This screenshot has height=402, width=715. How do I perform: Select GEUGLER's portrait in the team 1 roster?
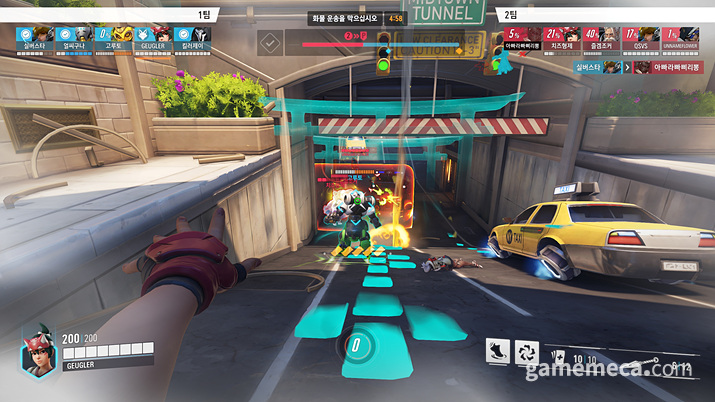[x=157, y=36]
